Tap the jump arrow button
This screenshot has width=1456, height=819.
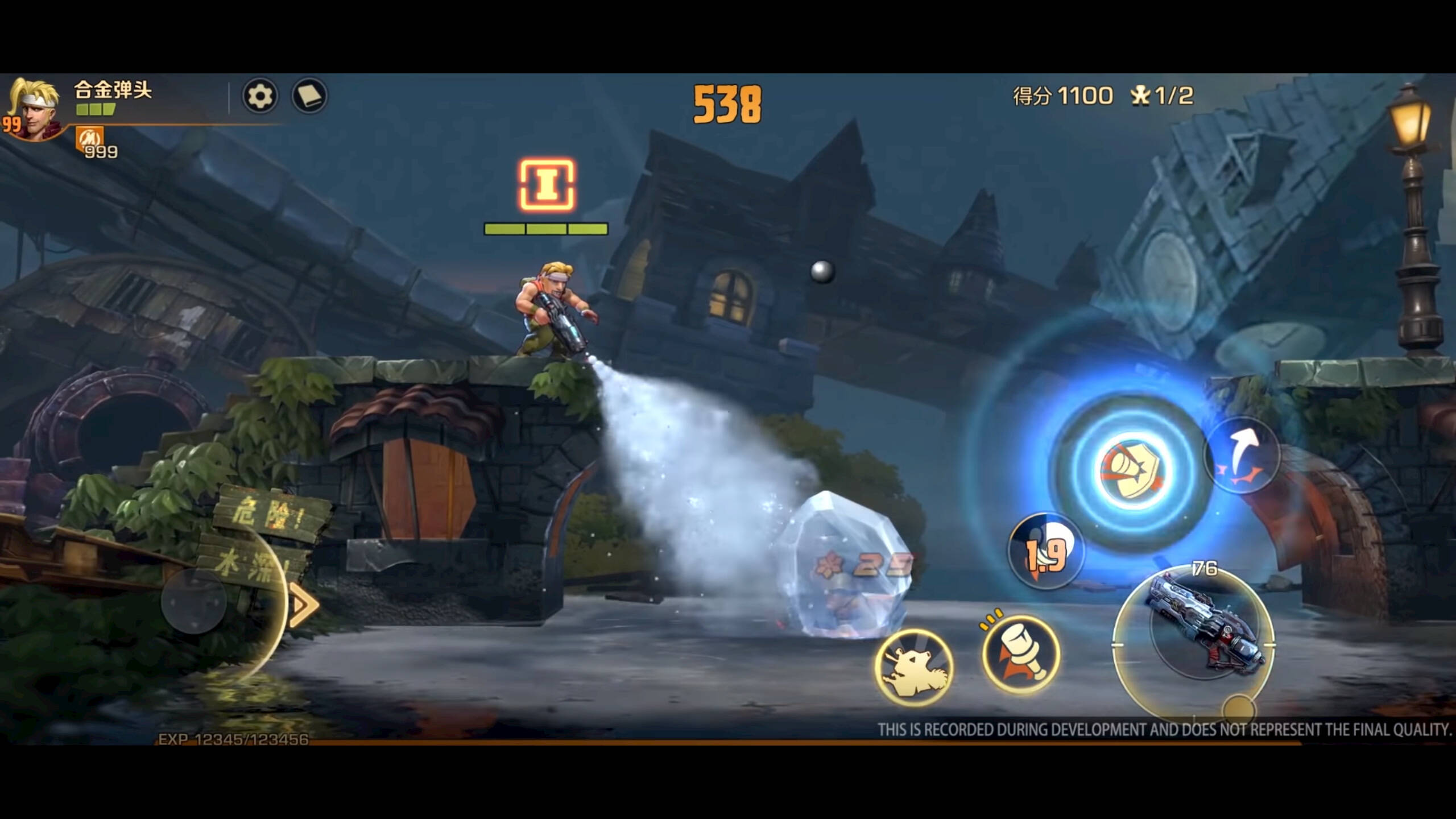(1242, 456)
